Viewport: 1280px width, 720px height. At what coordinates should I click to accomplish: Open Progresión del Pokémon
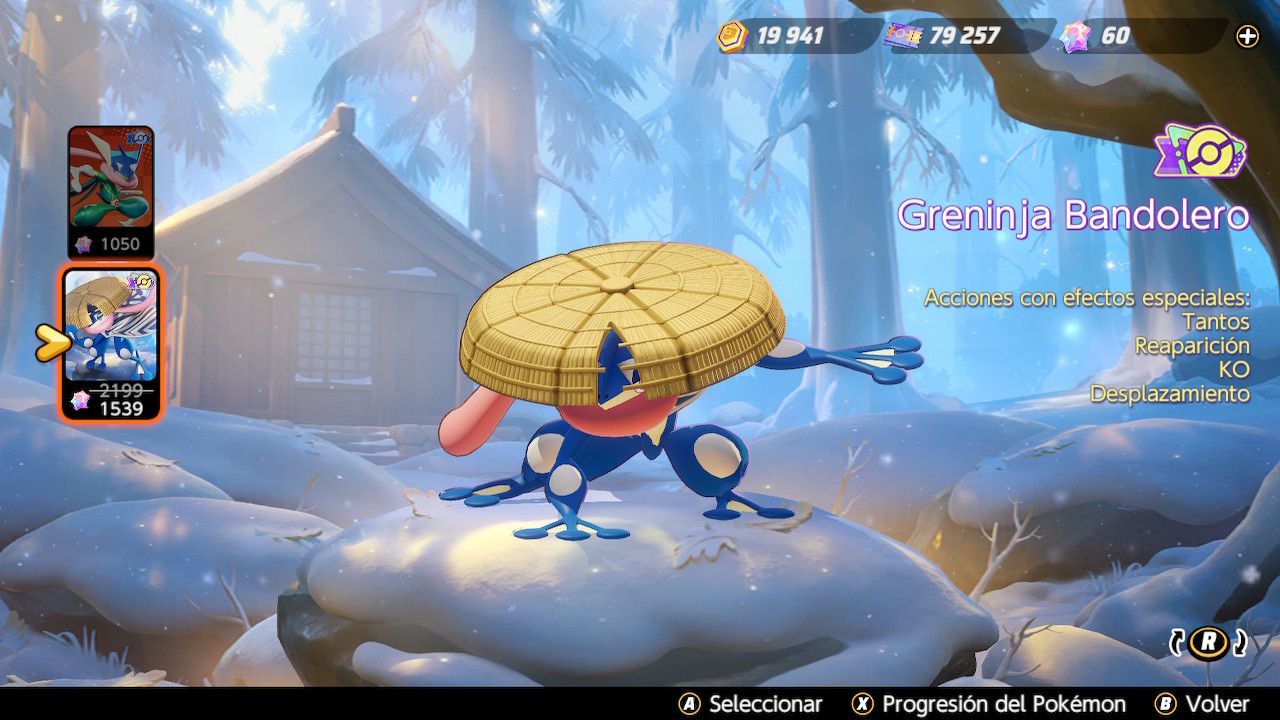pyautogui.click(x=989, y=704)
